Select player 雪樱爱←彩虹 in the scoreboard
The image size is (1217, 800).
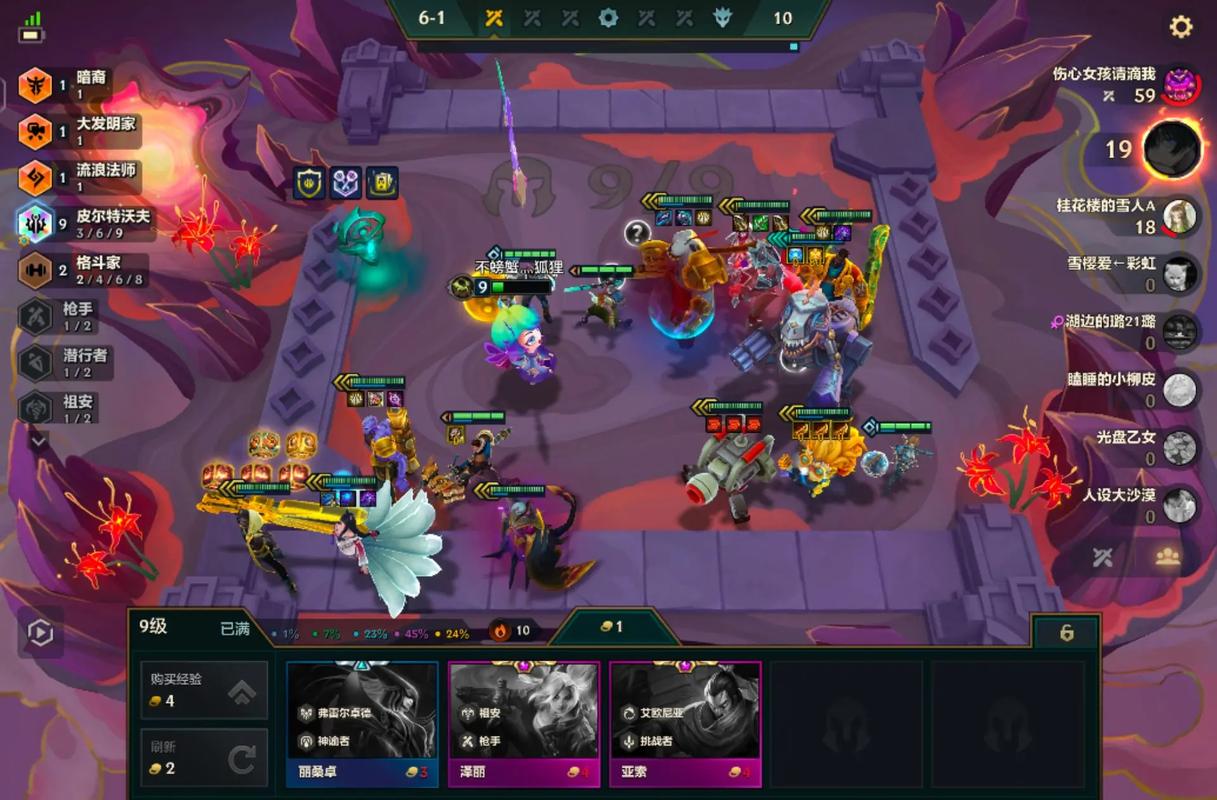[x=1180, y=273]
